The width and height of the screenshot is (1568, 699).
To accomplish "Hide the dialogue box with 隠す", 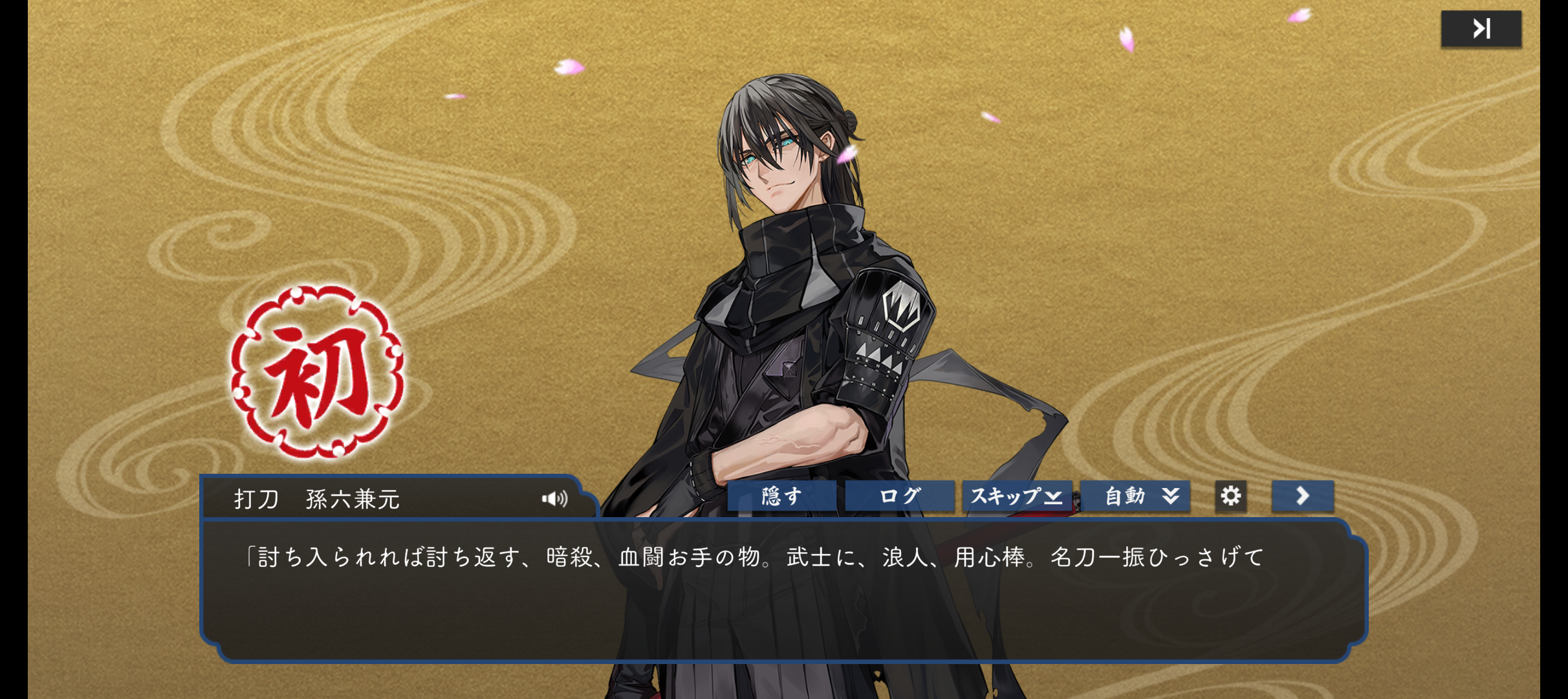I will click(781, 496).
